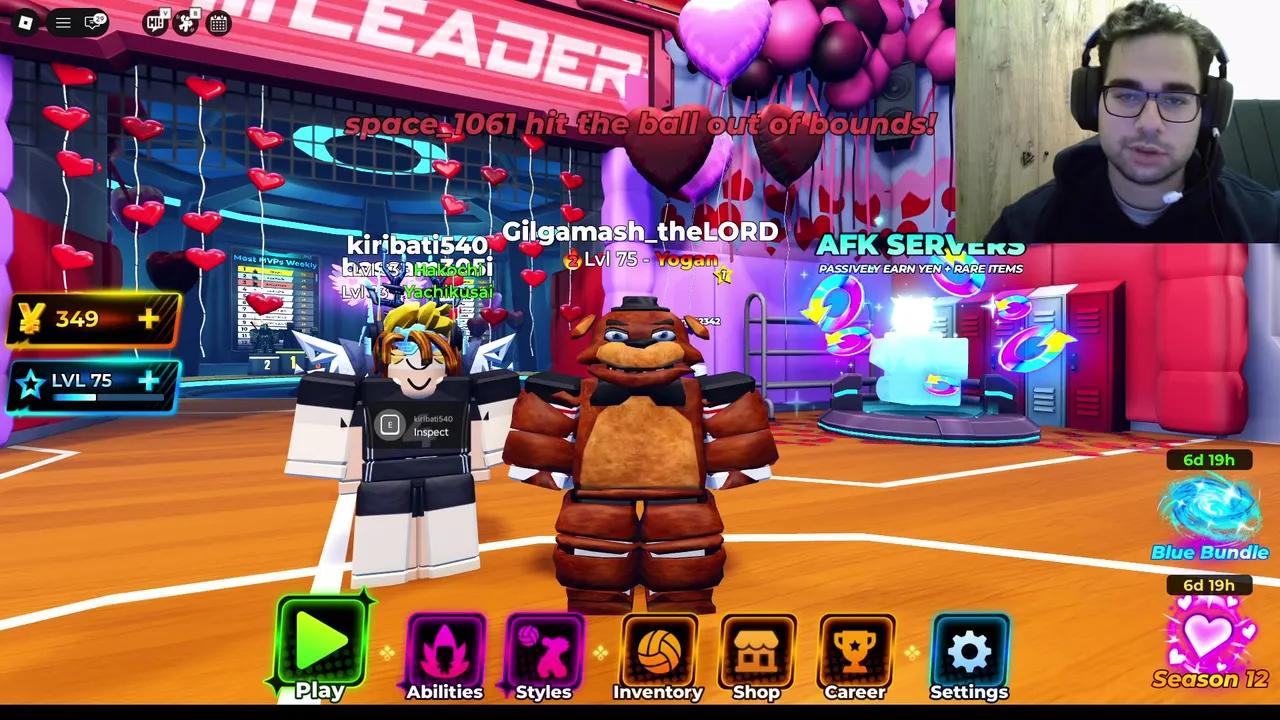
Task: Open the events calendar icon
Action: [219, 22]
